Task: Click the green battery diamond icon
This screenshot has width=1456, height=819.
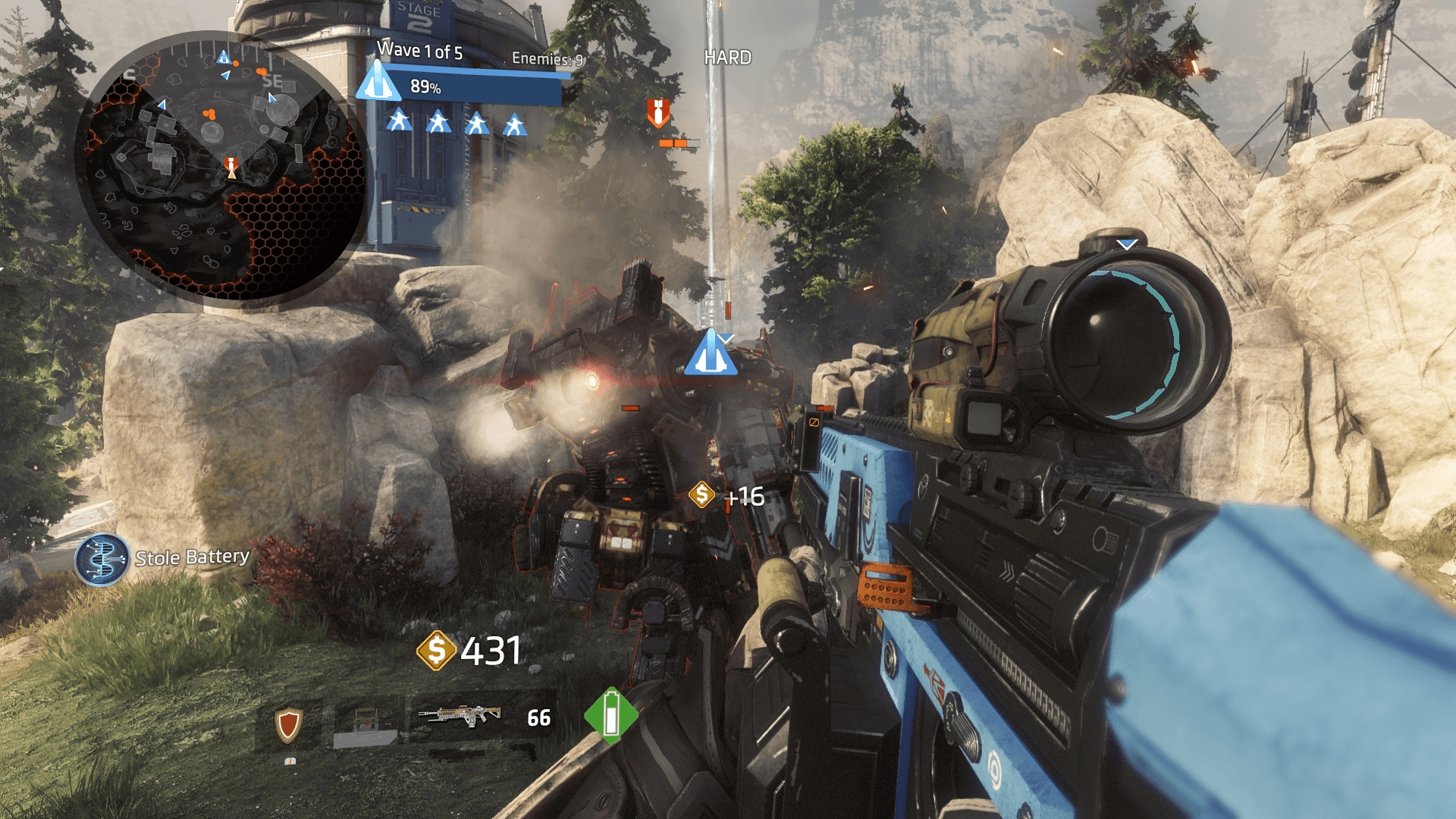Action: (611, 715)
